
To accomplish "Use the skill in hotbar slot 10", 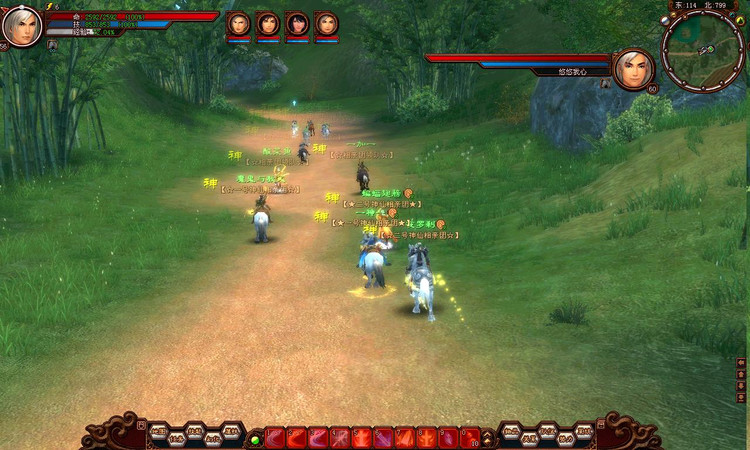I will point(471,438).
